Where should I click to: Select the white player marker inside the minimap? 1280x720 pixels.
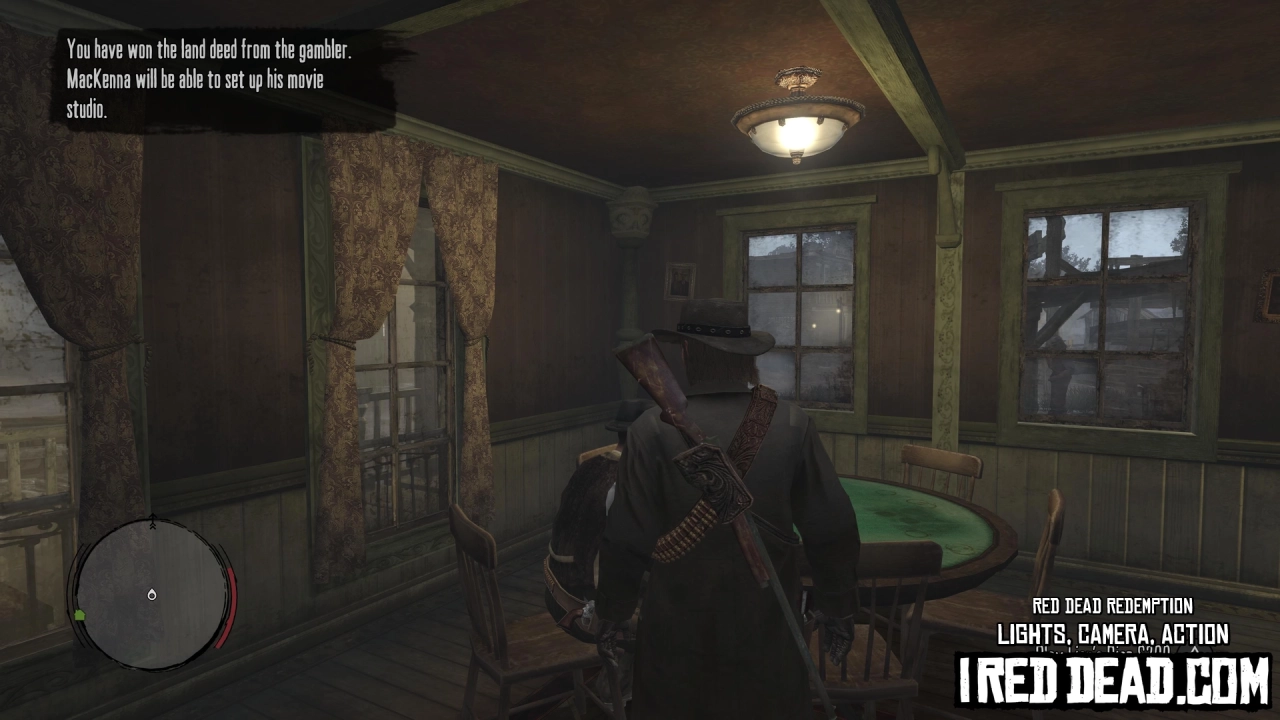(152, 595)
